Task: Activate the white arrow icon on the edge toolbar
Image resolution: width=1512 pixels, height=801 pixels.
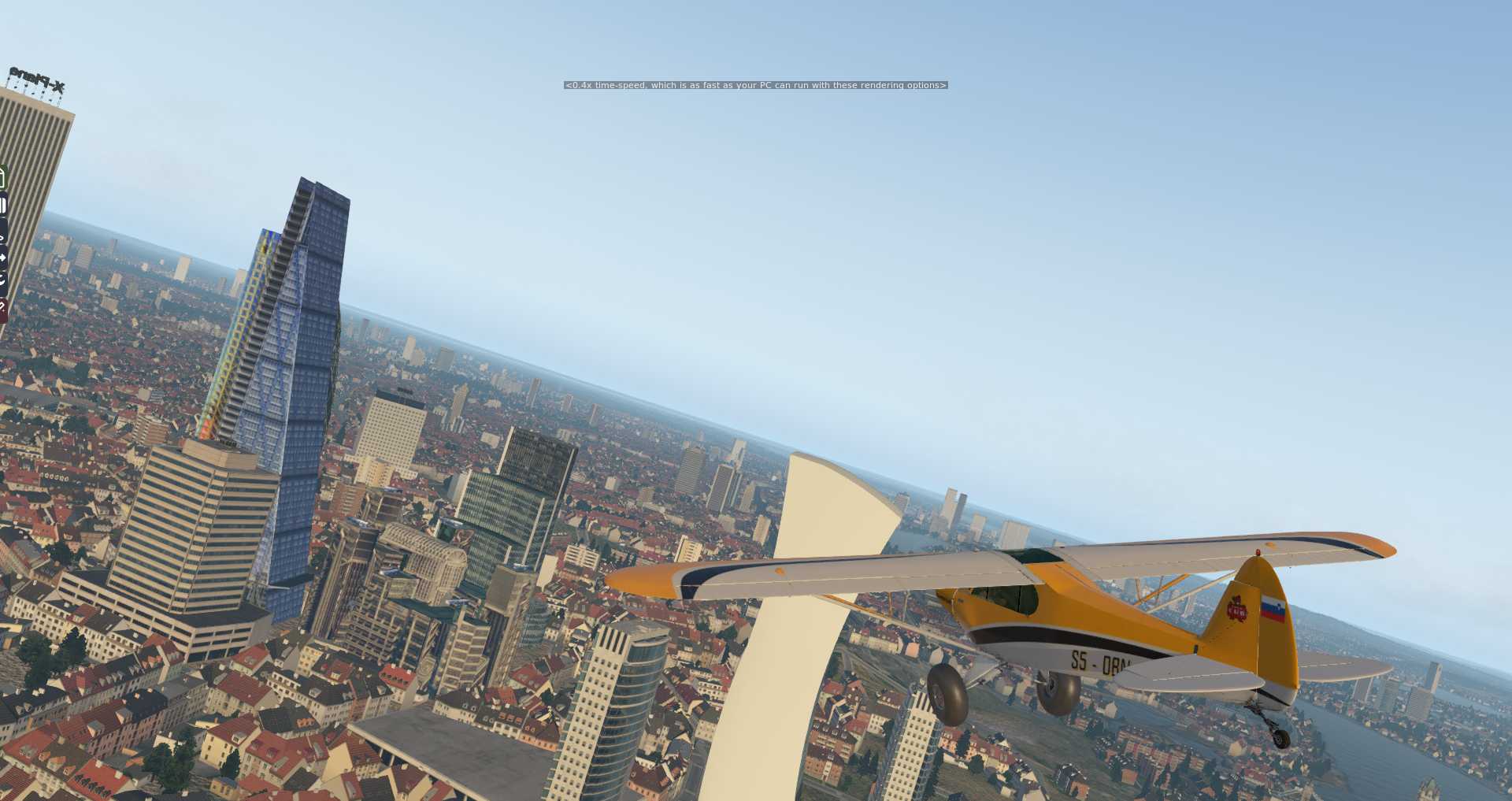Action: coord(2,257)
